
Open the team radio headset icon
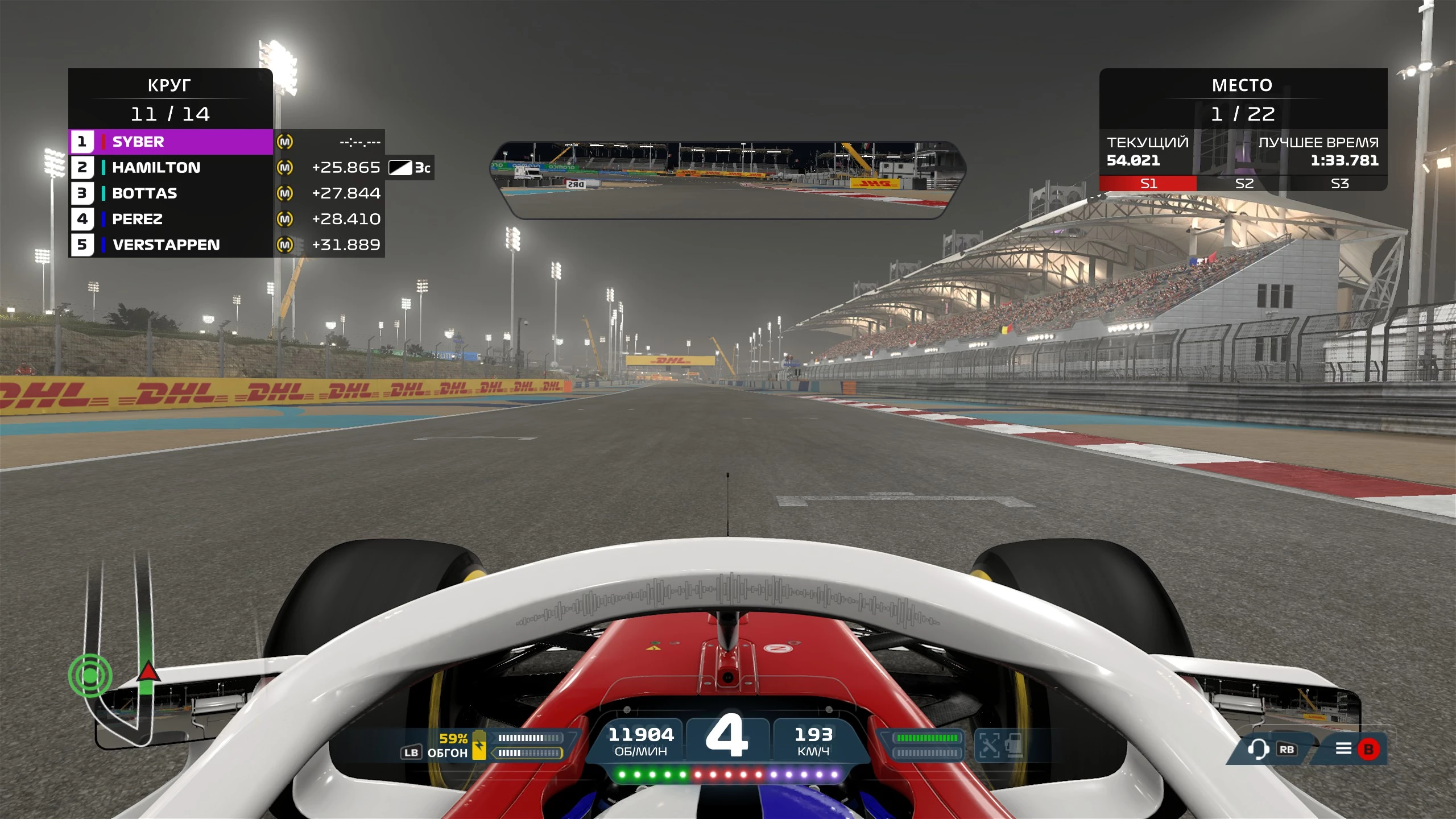tap(1258, 749)
